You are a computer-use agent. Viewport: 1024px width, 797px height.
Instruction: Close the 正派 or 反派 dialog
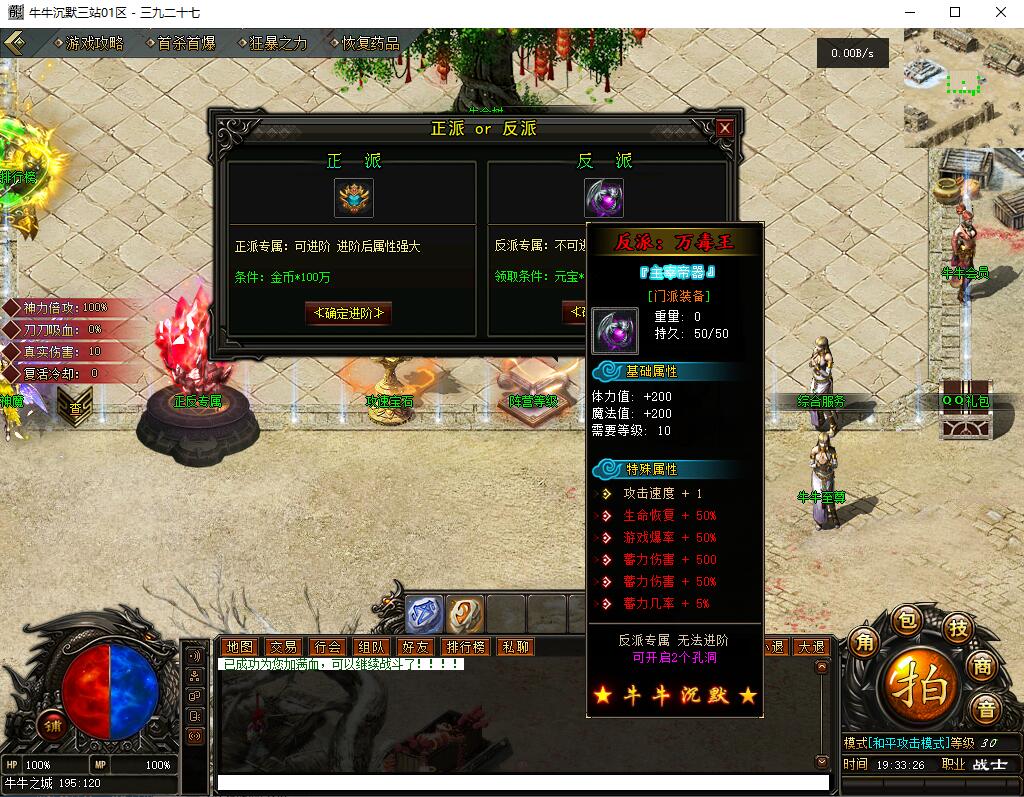tap(725, 128)
